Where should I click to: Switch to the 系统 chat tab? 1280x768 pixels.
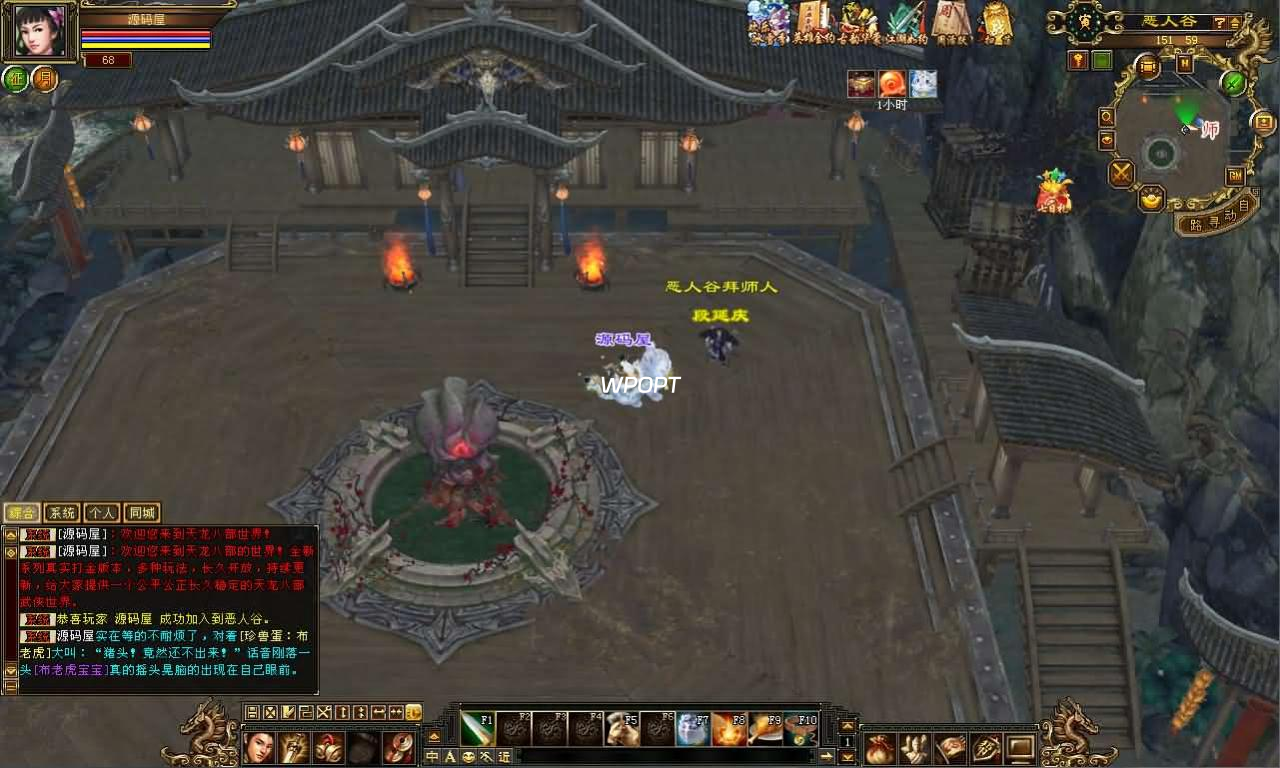(62, 512)
